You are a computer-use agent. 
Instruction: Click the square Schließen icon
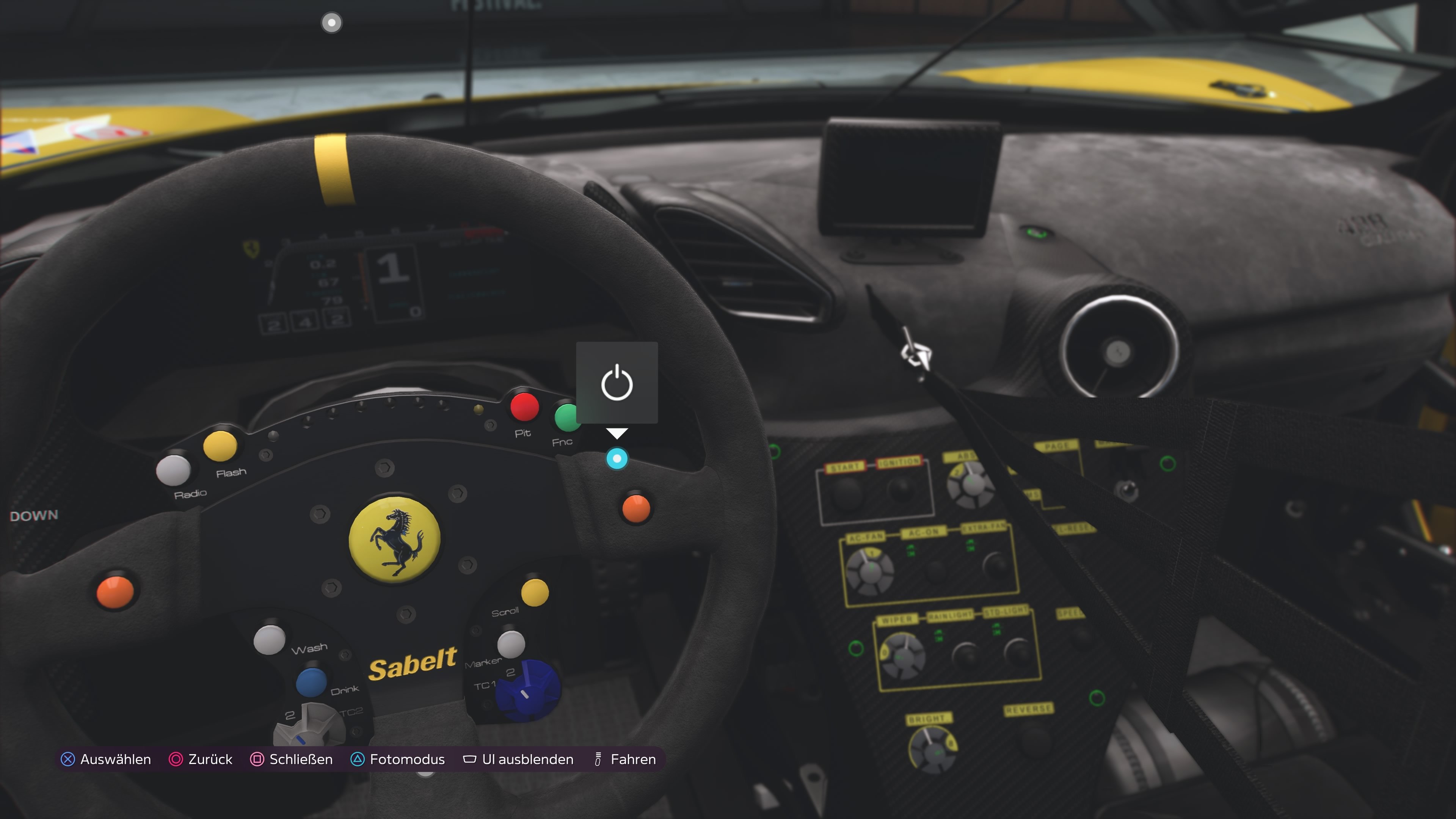tap(257, 759)
